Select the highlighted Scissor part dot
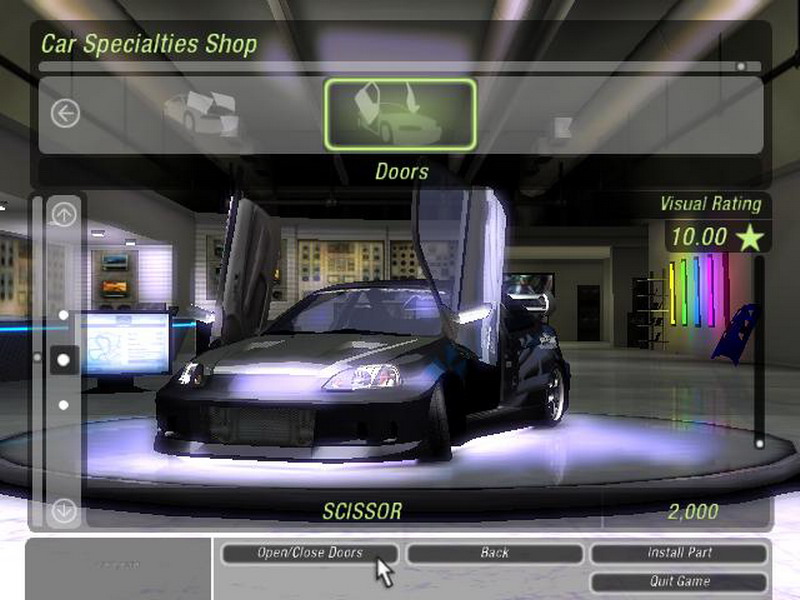The height and width of the screenshot is (600, 800). (64, 358)
